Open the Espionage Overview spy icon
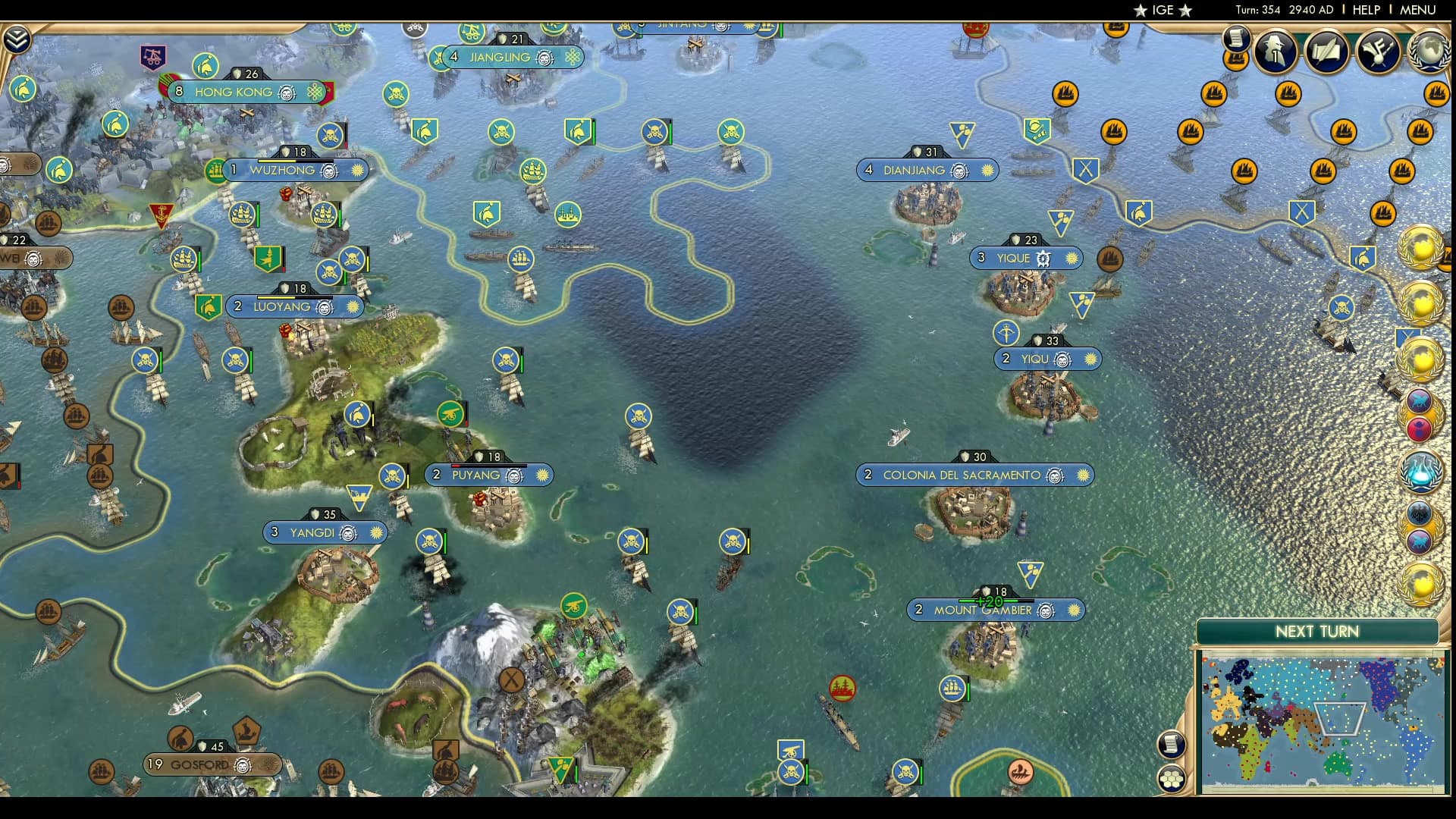This screenshot has width=1456, height=819. 1275,52
